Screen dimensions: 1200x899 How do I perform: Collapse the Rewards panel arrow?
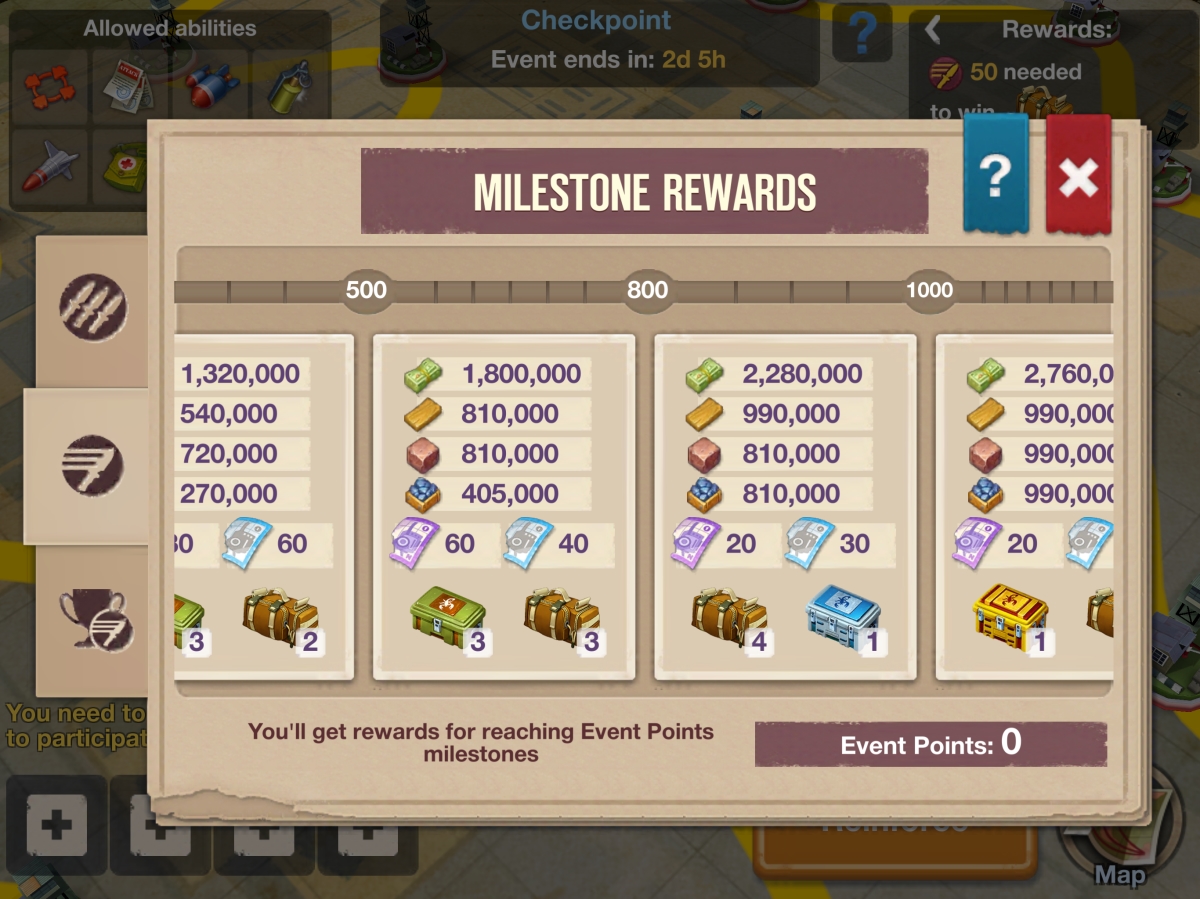[933, 30]
